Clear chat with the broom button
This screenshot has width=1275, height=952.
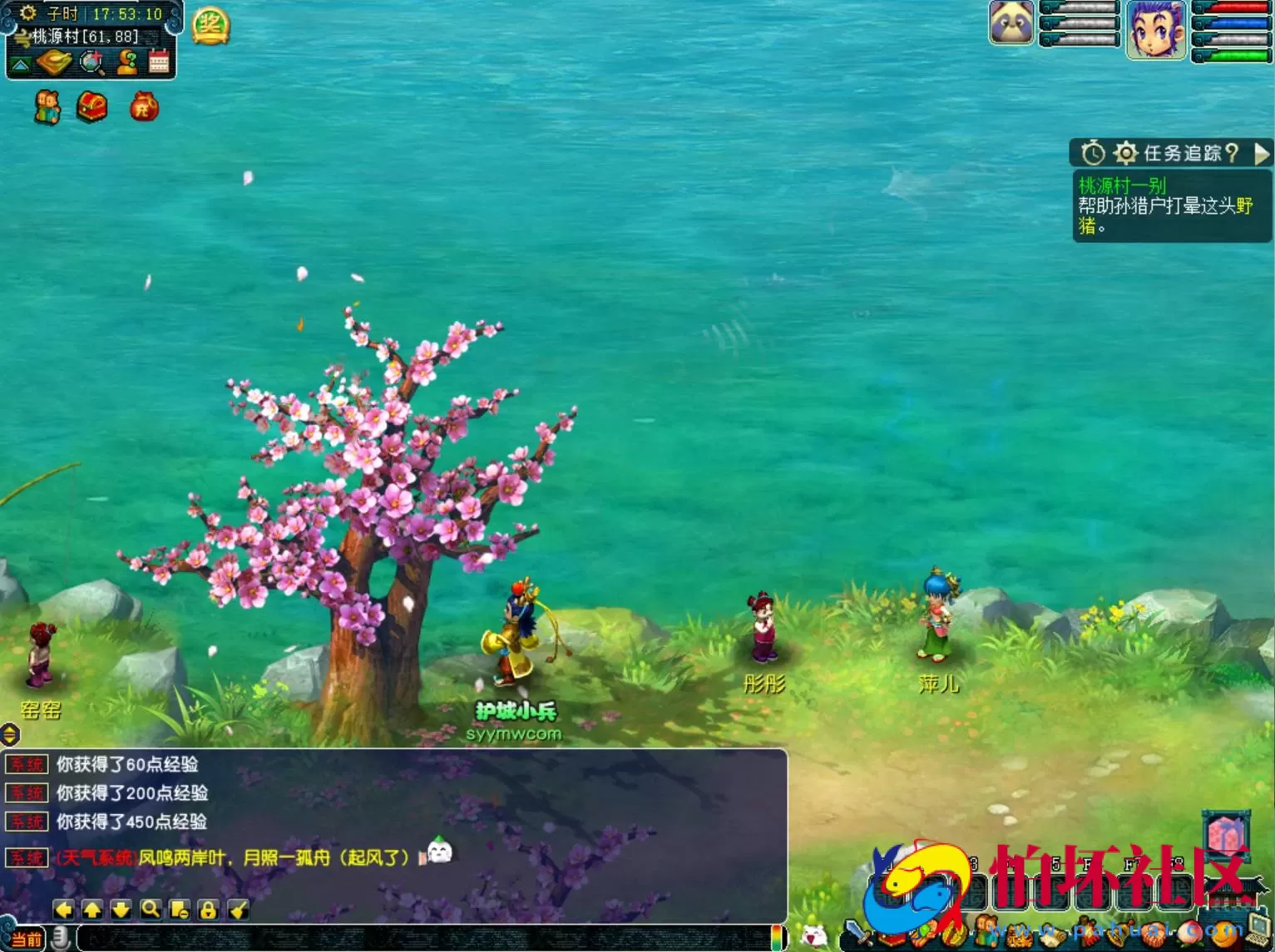tap(238, 910)
